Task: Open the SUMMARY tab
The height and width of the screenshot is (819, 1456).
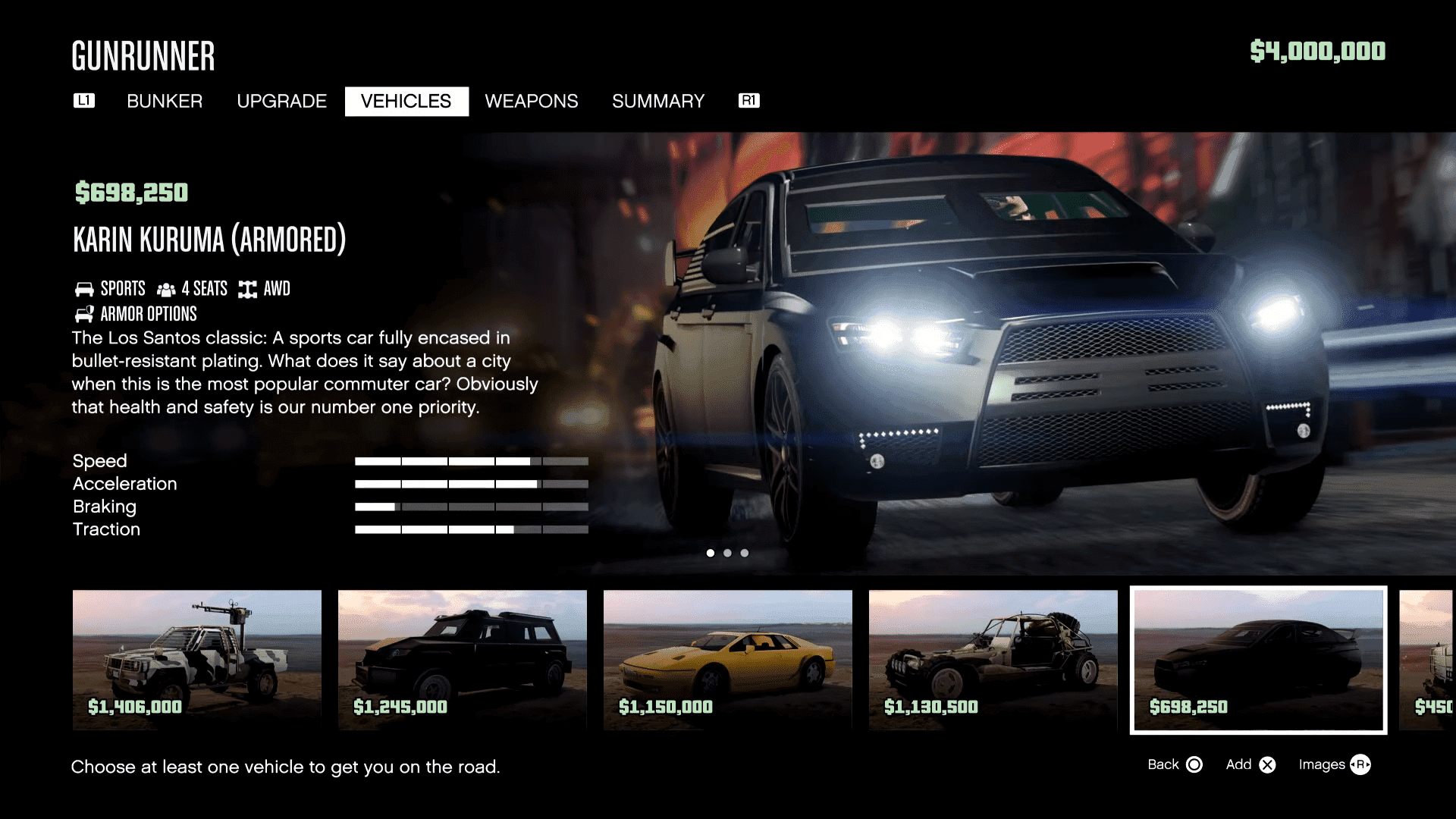Action: (x=658, y=101)
